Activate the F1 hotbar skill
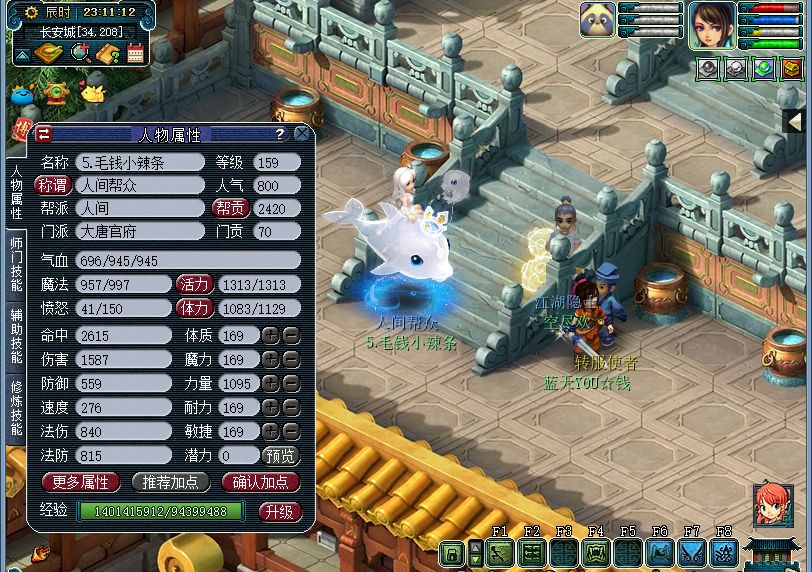The image size is (812, 572). coord(500,553)
